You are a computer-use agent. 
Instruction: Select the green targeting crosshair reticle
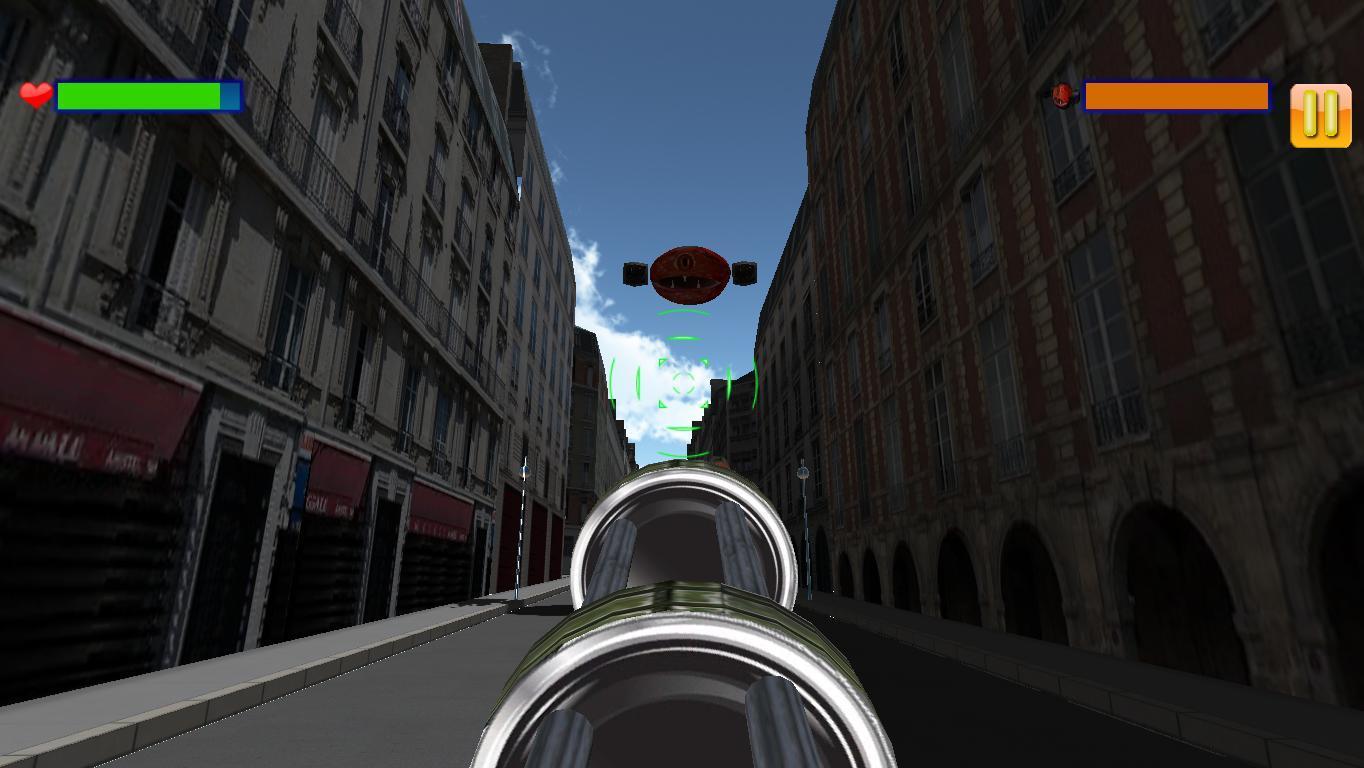click(x=681, y=381)
